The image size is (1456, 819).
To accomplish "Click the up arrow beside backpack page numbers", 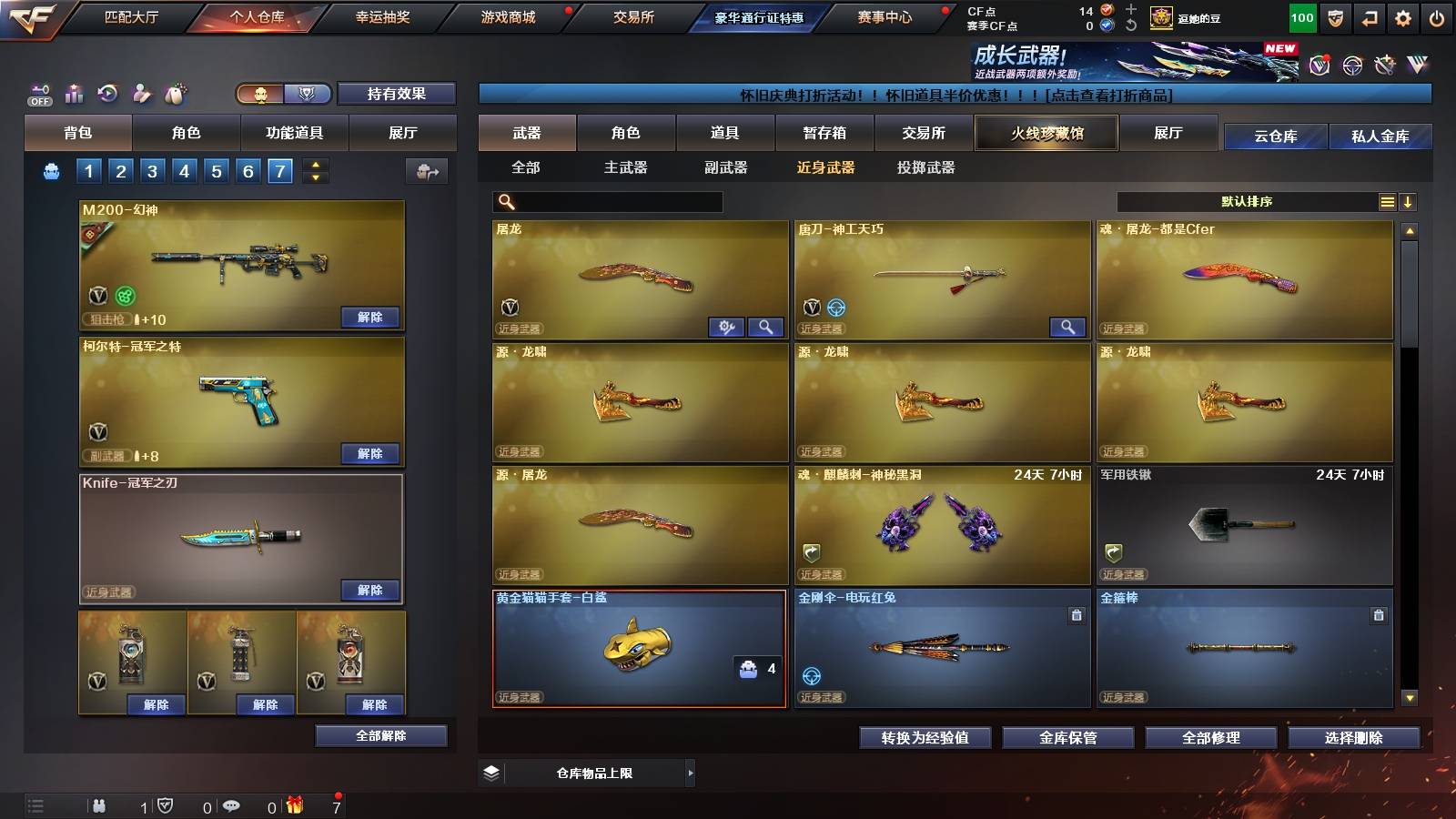I will (x=315, y=164).
